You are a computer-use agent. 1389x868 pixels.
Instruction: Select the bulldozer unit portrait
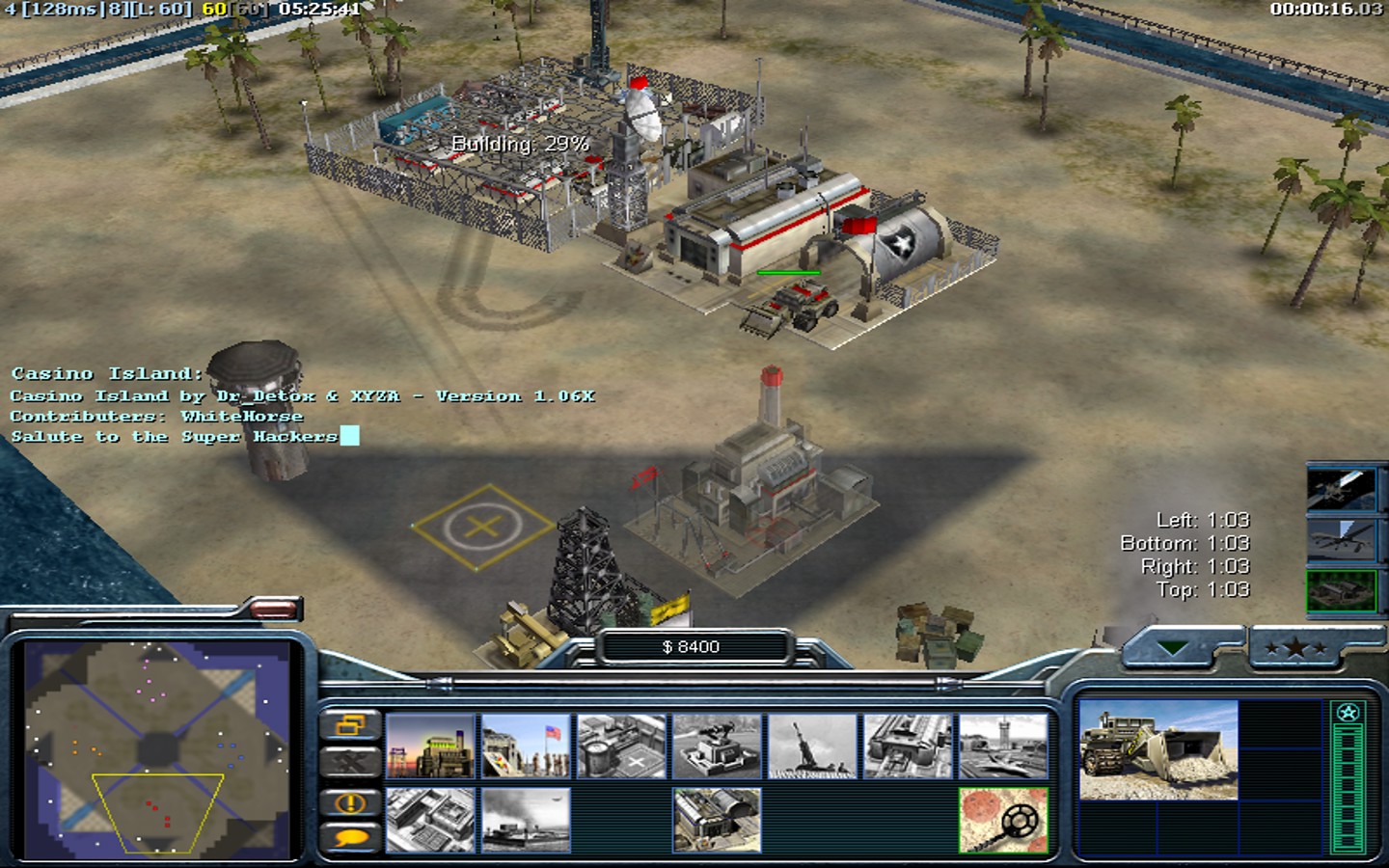click(1157, 750)
